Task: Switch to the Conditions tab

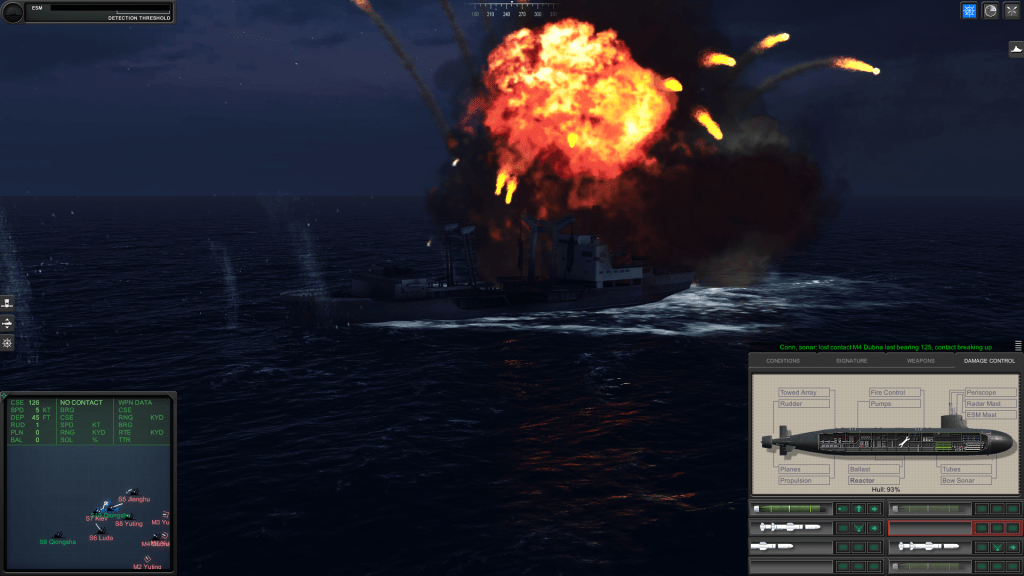Action: coord(783,360)
